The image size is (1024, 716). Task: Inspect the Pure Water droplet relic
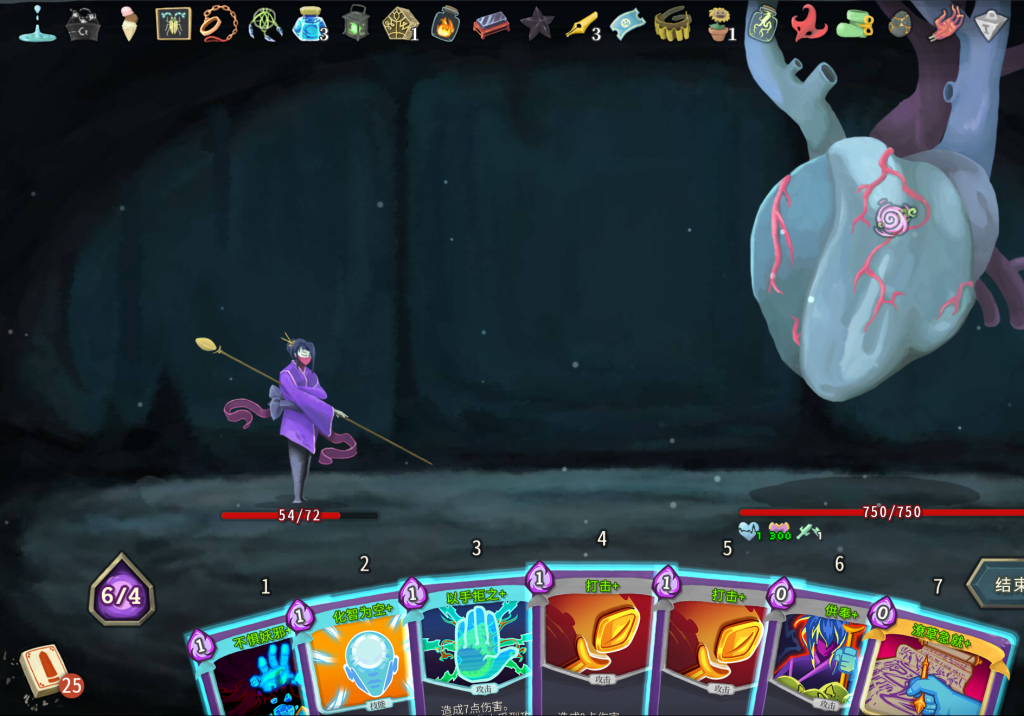pos(37,23)
